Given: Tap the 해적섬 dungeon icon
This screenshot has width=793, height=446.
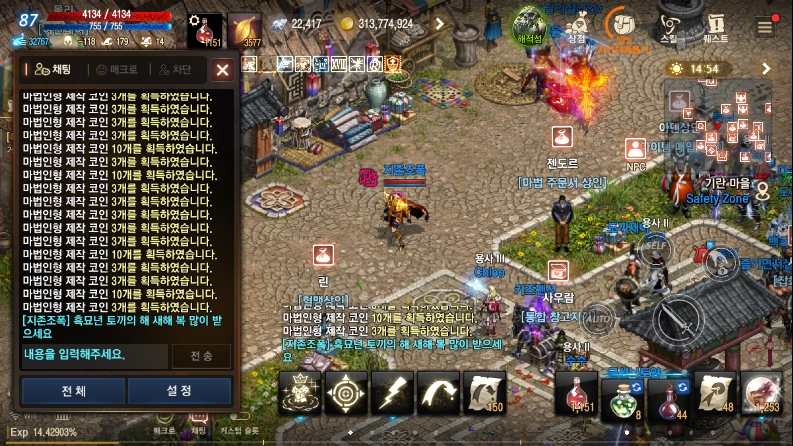Looking at the screenshot, I should 529,24.
